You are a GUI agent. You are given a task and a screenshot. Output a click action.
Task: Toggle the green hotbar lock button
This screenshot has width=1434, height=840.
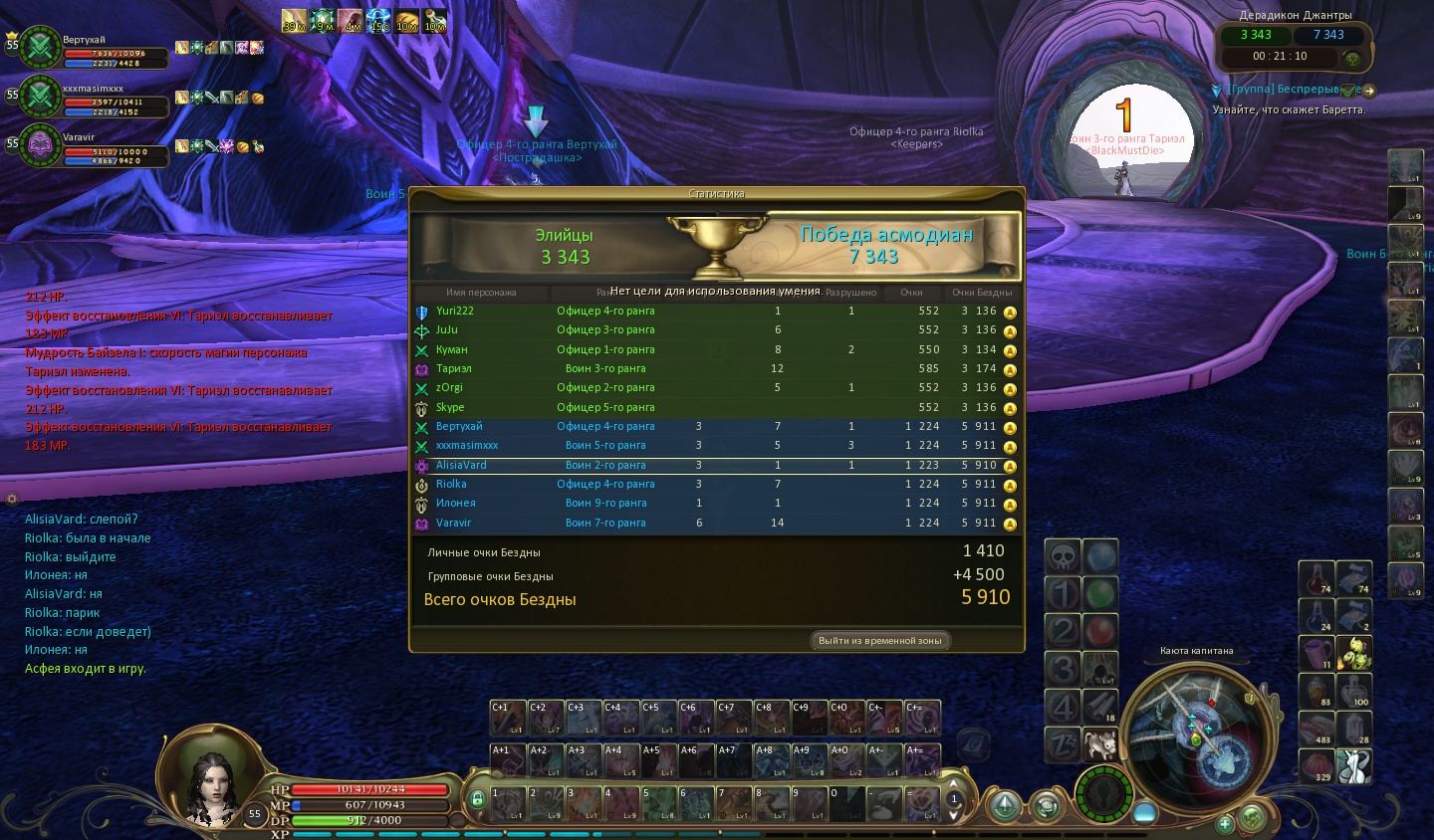(x=477, y=799)
